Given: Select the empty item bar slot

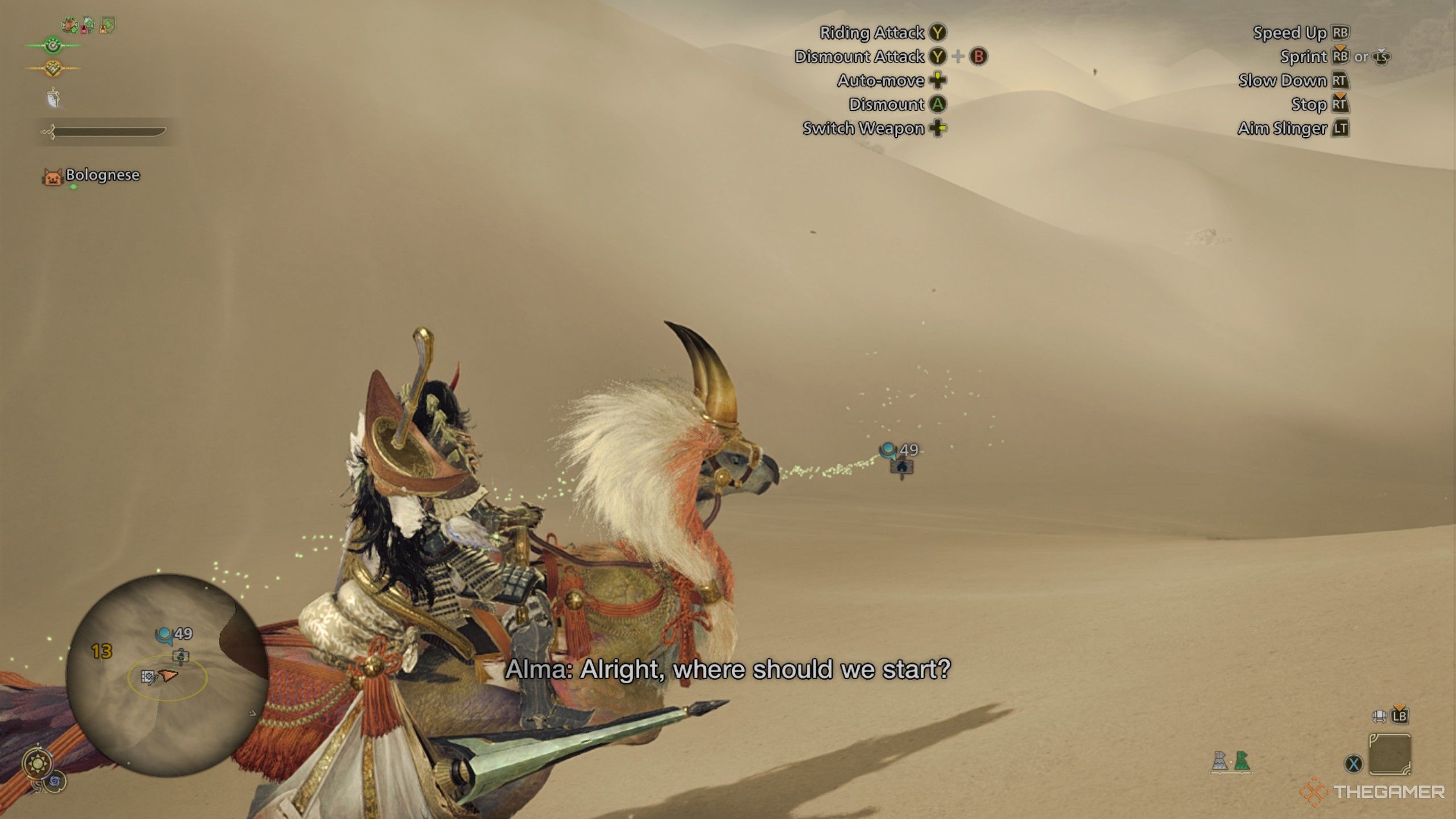Looking at the screenshot, I should (1389, 754).
